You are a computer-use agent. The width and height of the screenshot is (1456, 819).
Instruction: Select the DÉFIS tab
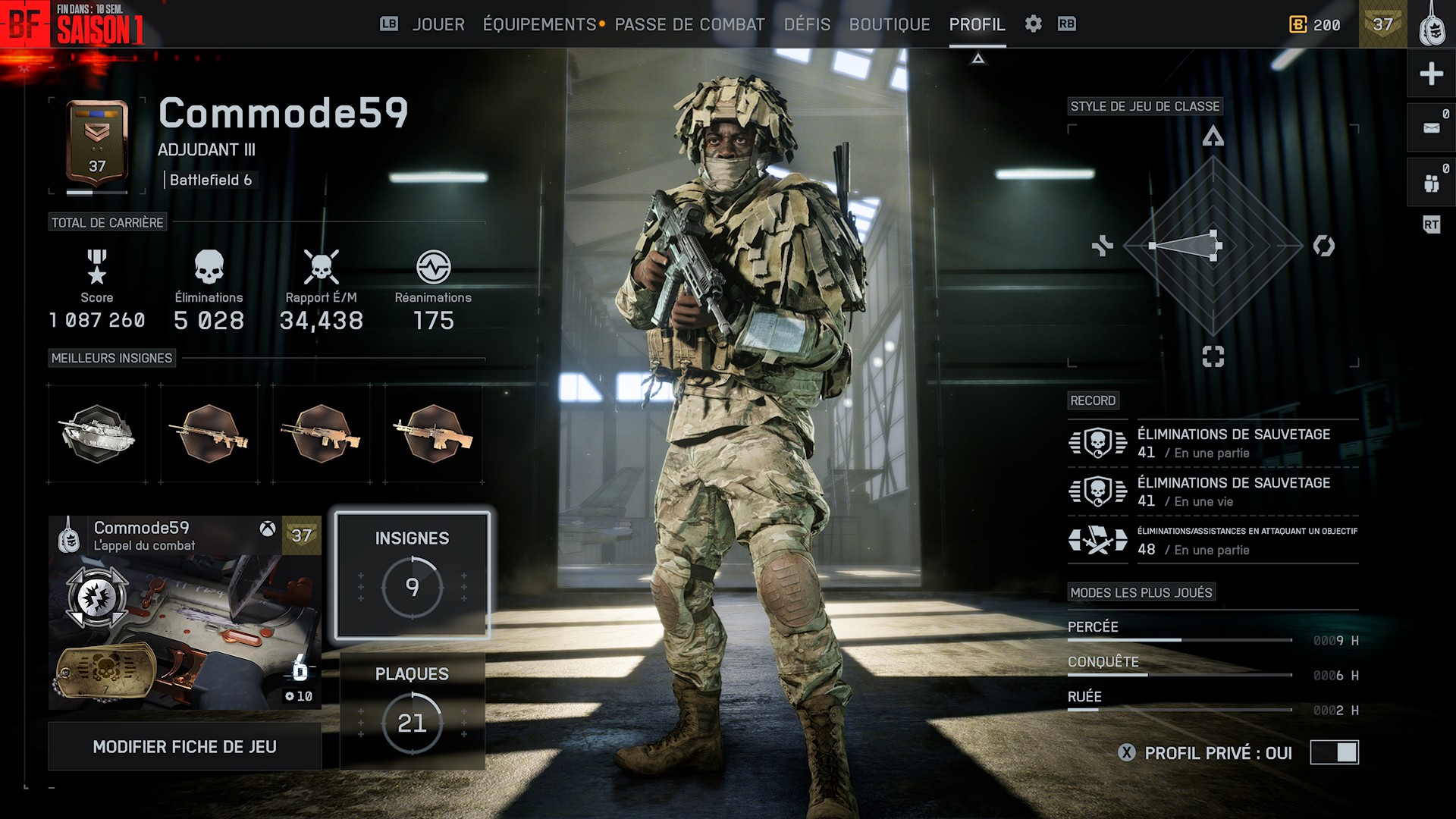[x=807, y=24]
